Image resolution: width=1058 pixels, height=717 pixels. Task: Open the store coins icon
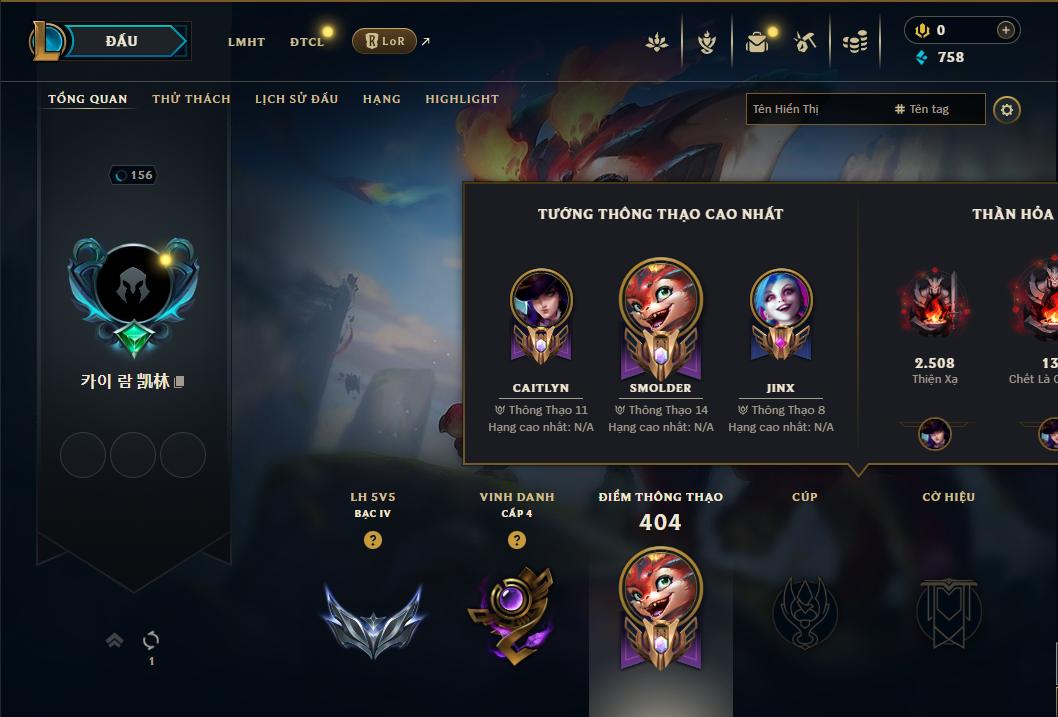[854, 42]
